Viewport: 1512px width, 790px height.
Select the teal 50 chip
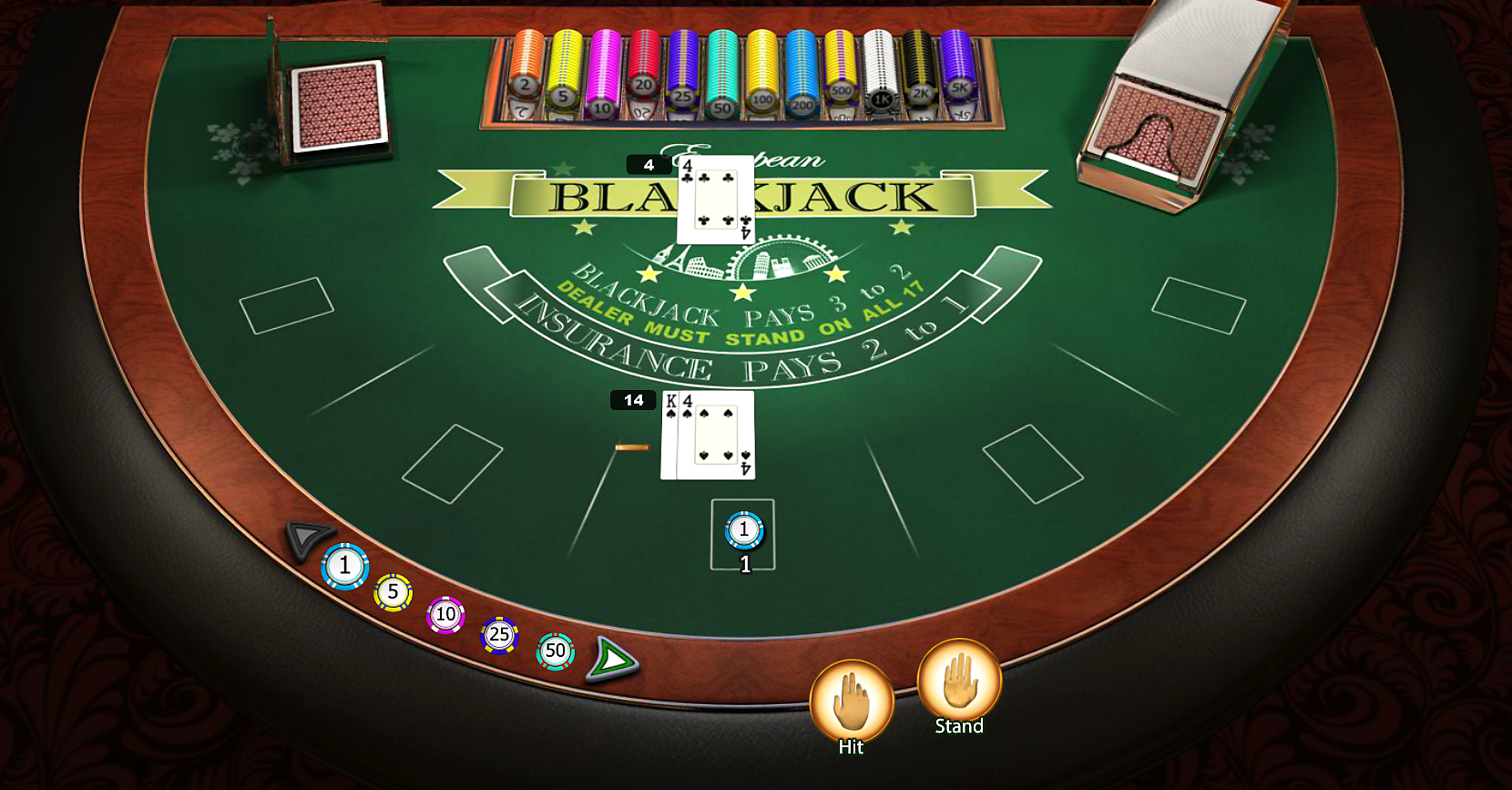click(x=556, y=651)
